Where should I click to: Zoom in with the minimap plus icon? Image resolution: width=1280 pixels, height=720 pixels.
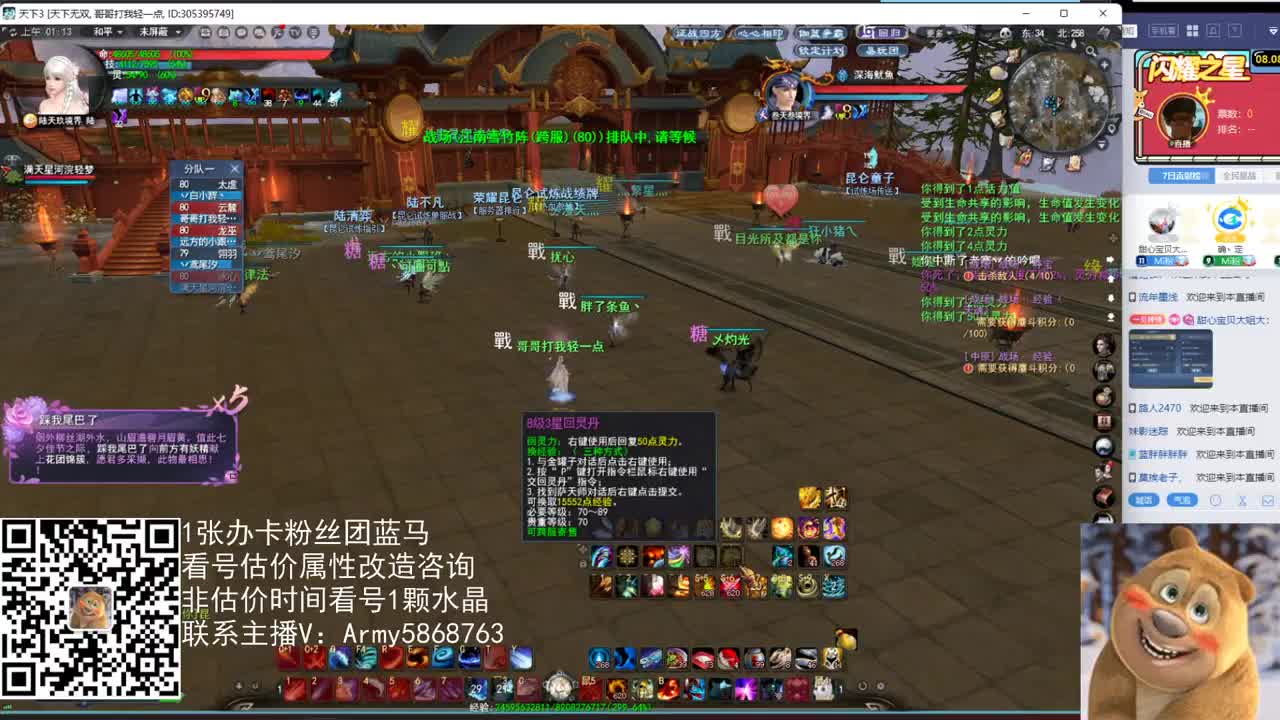pos(1105,63)
